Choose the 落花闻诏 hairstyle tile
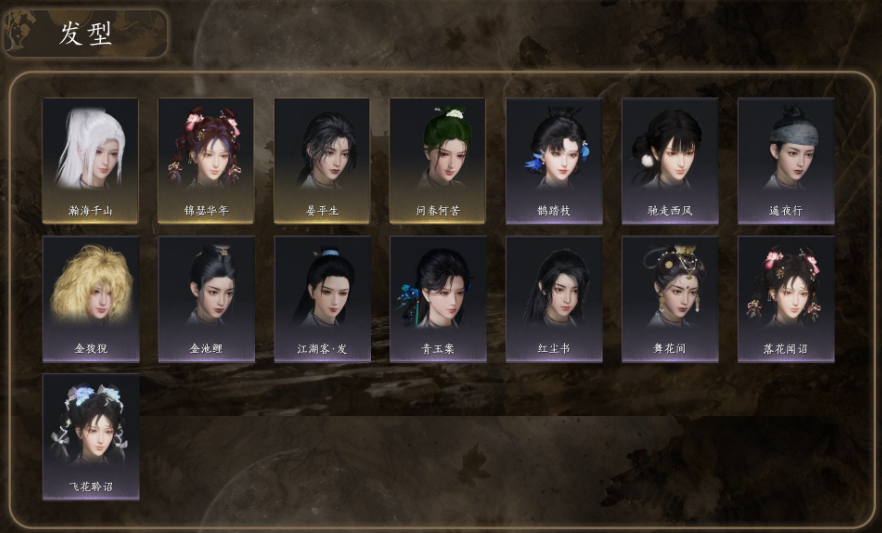Screen dimensions: 882x533 [x=786, y=298]
